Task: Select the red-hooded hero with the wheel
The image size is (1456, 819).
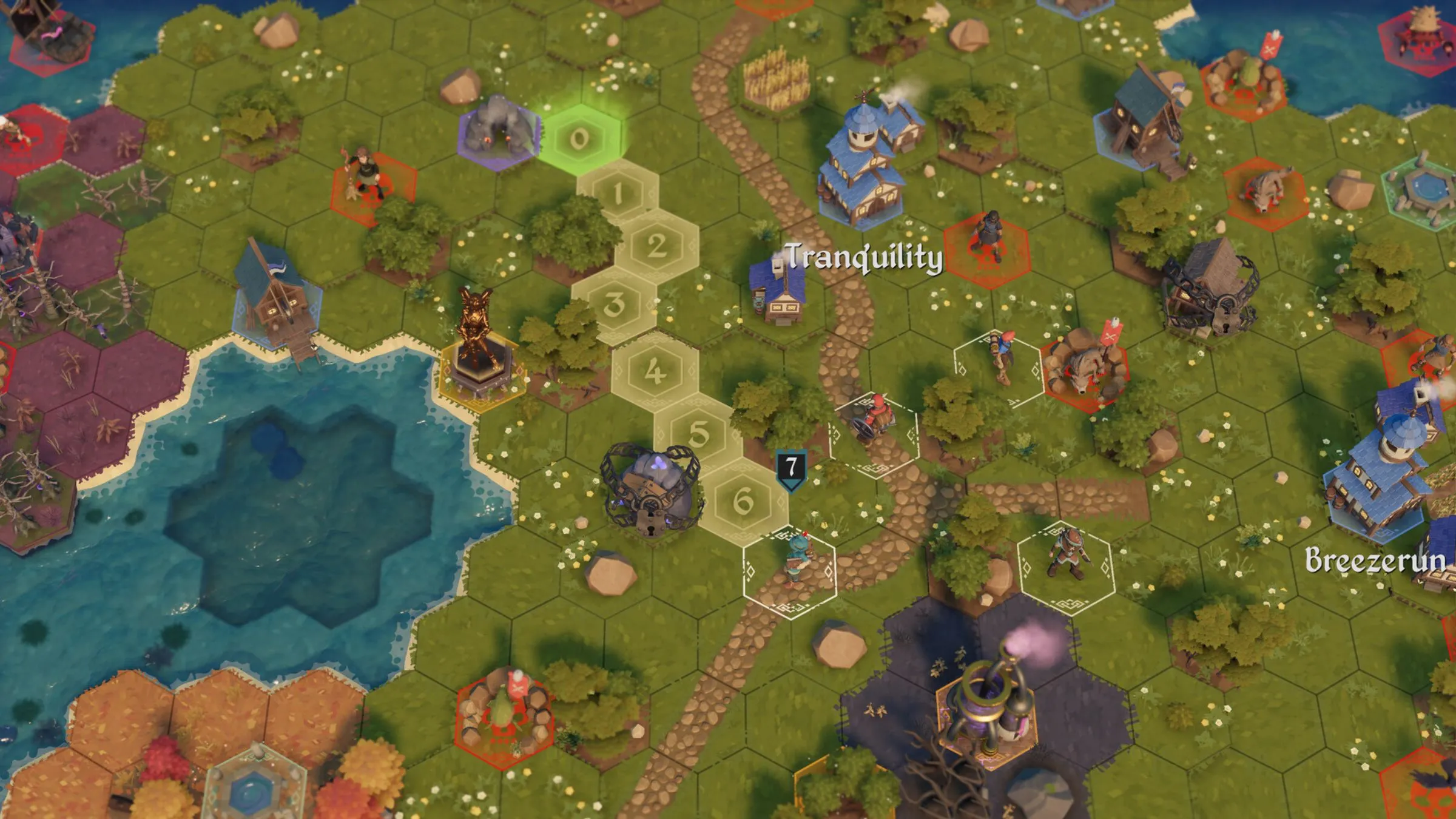Action: click(874, 419)
